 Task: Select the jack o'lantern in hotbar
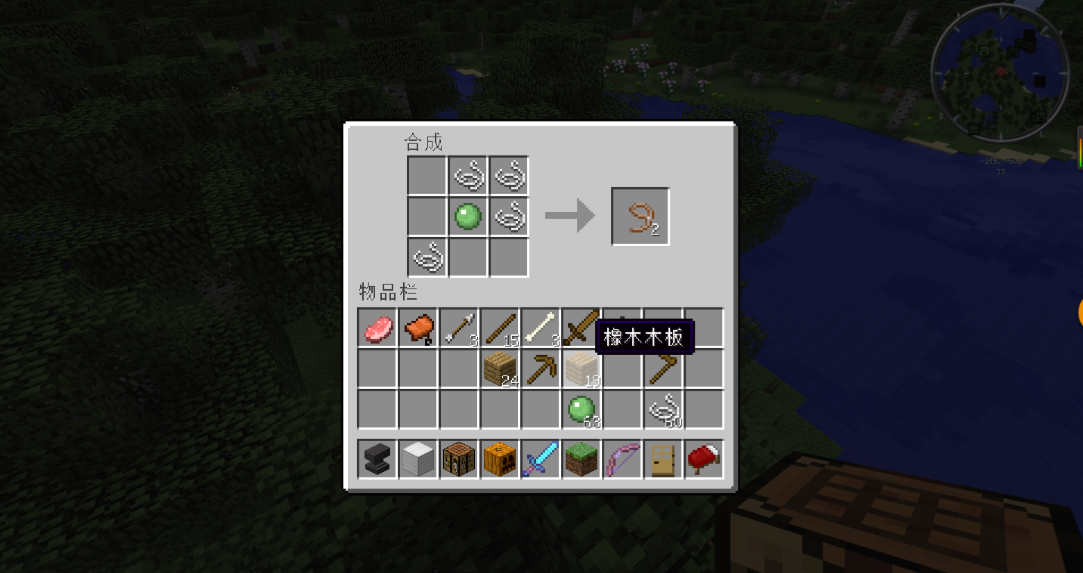[500, 459]
